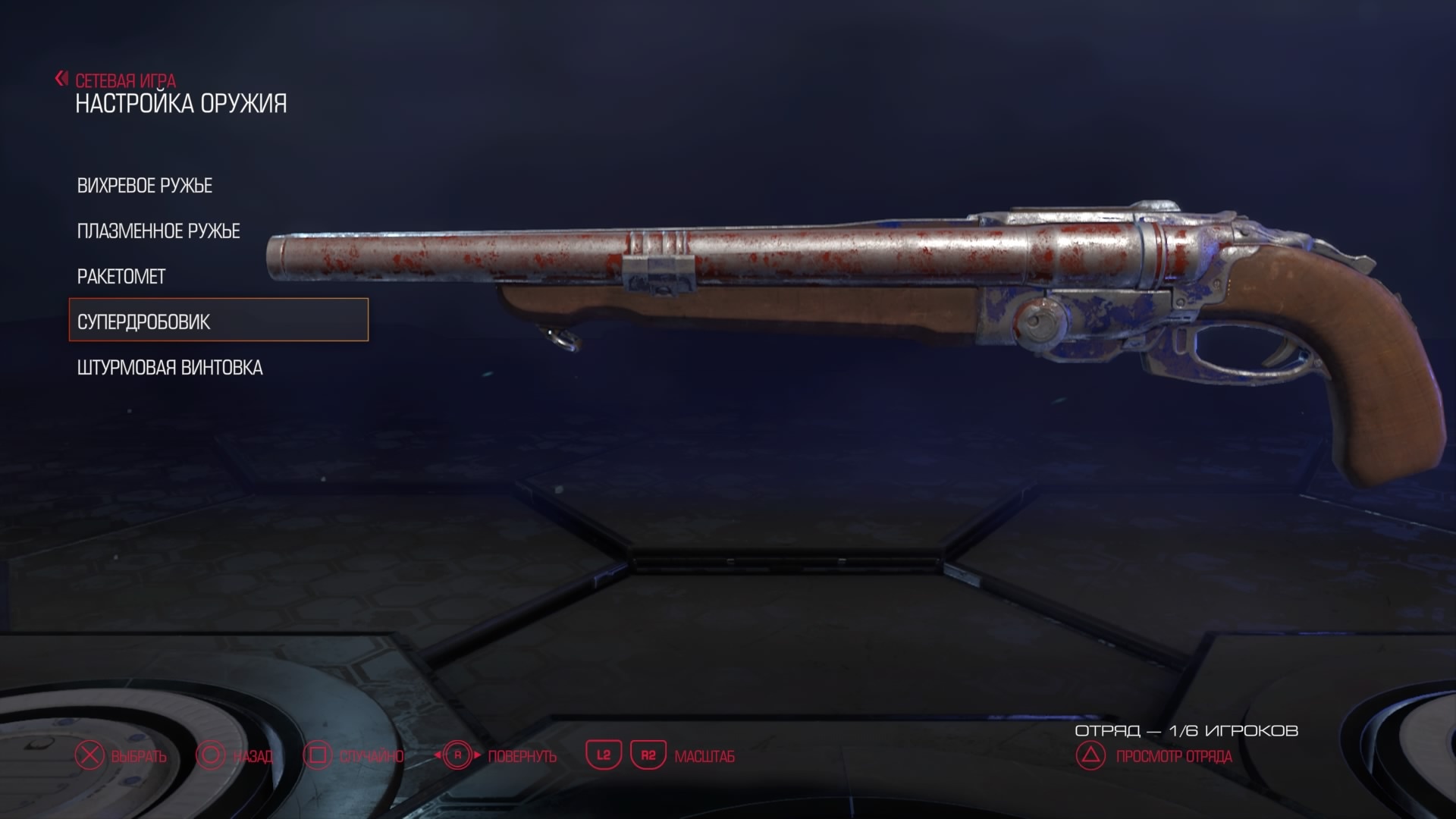Choose Плазменное ружье from the weapon list
1456x819 pixels.
158,231
